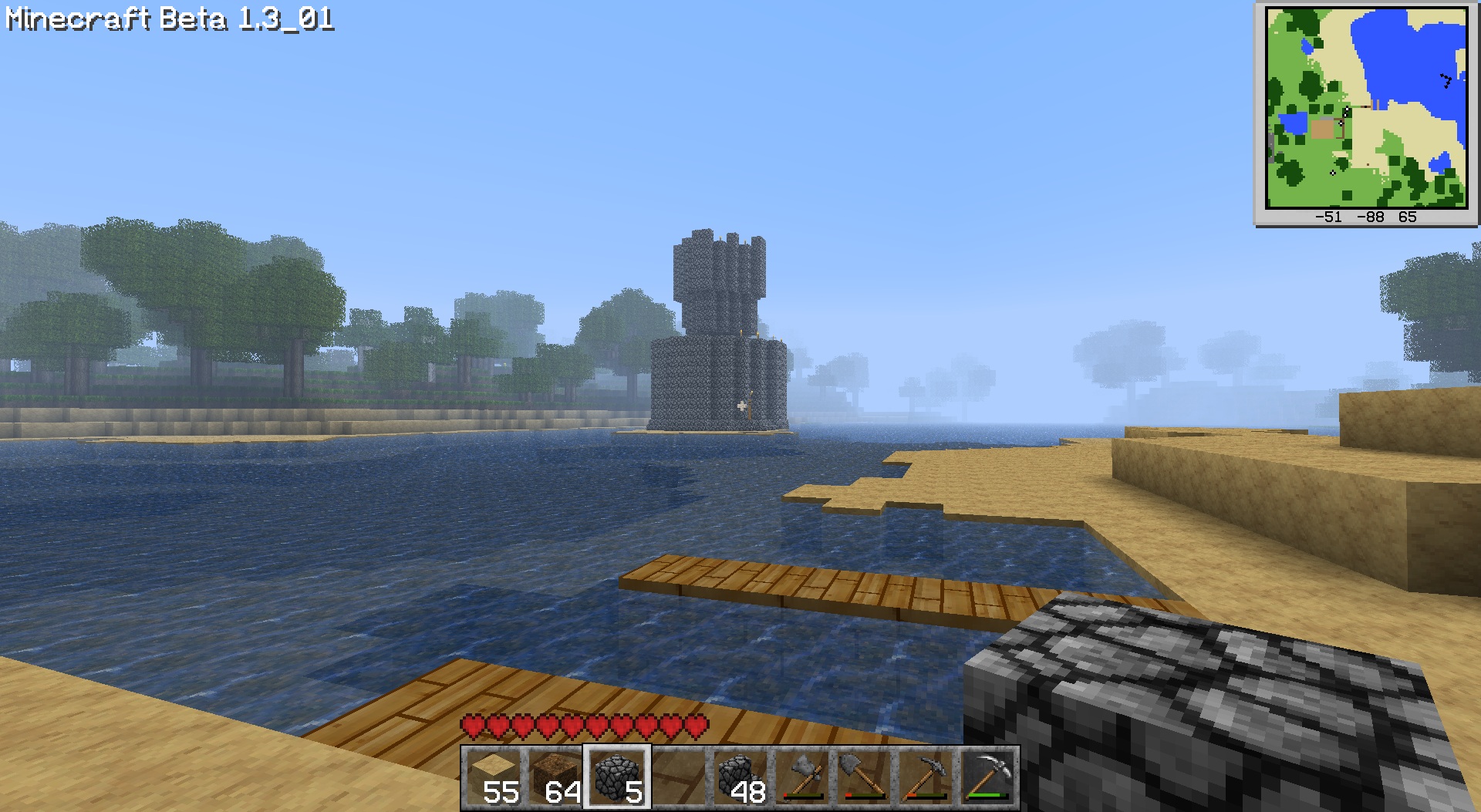The height and width of the screenshot is (812, 1481).
Task: Click the minimap in the corner
Action: [1366, 108]
